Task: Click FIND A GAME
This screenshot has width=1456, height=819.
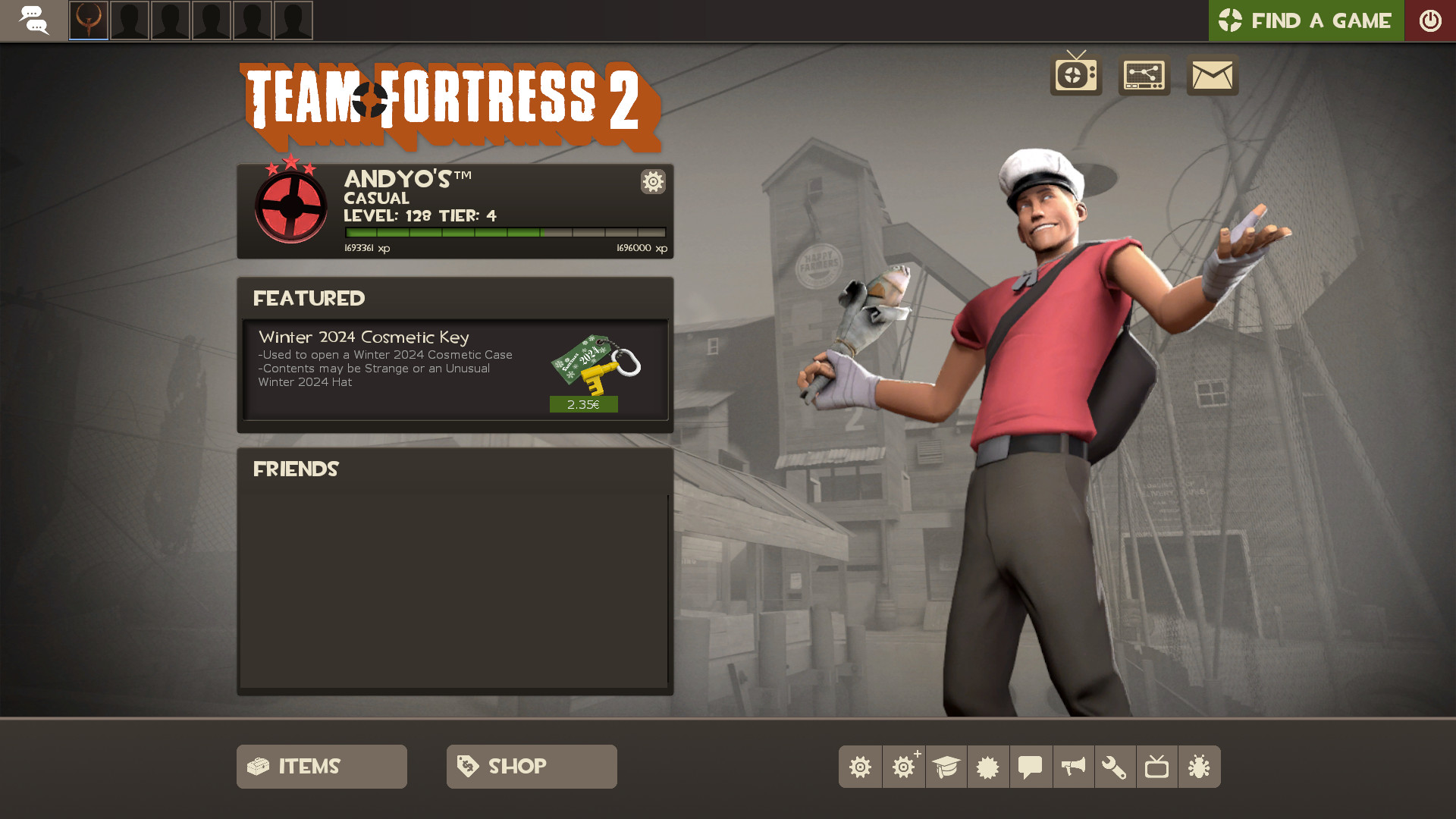Action: click(x=1306, y=20)
